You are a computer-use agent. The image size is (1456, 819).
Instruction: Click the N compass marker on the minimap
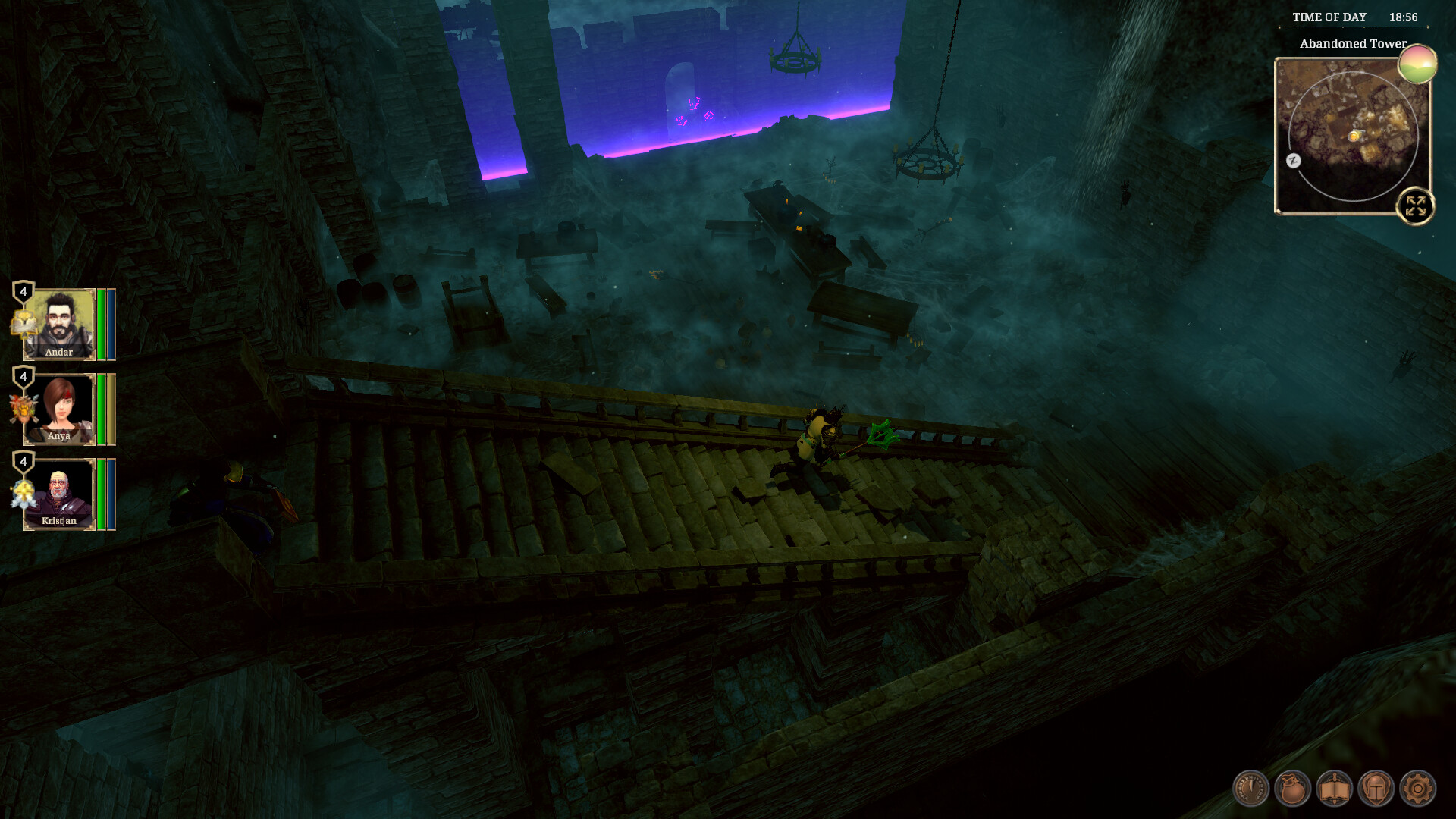[x=1293, y=161]
